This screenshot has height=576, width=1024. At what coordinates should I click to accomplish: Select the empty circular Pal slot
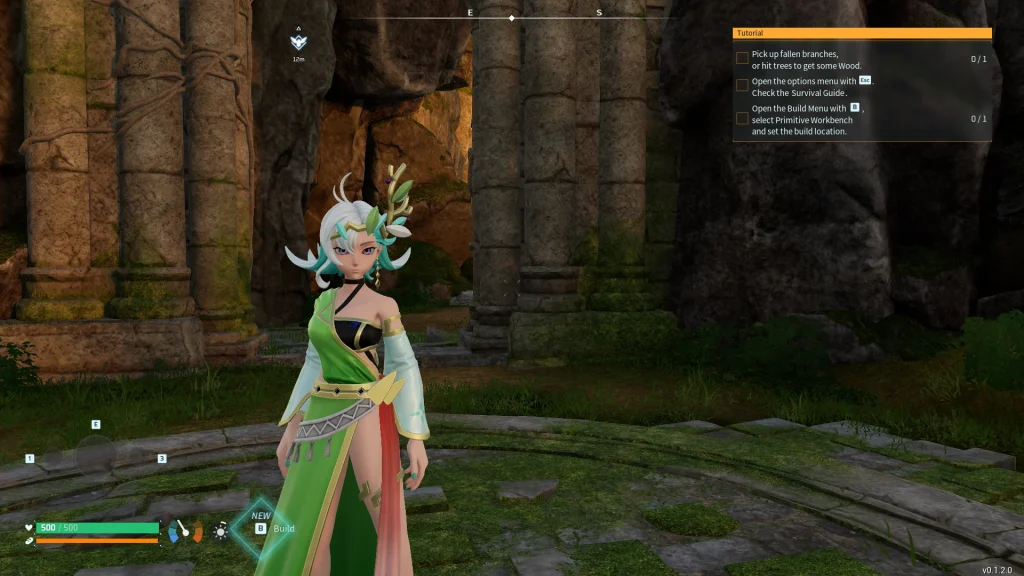[x=96, y=455]
